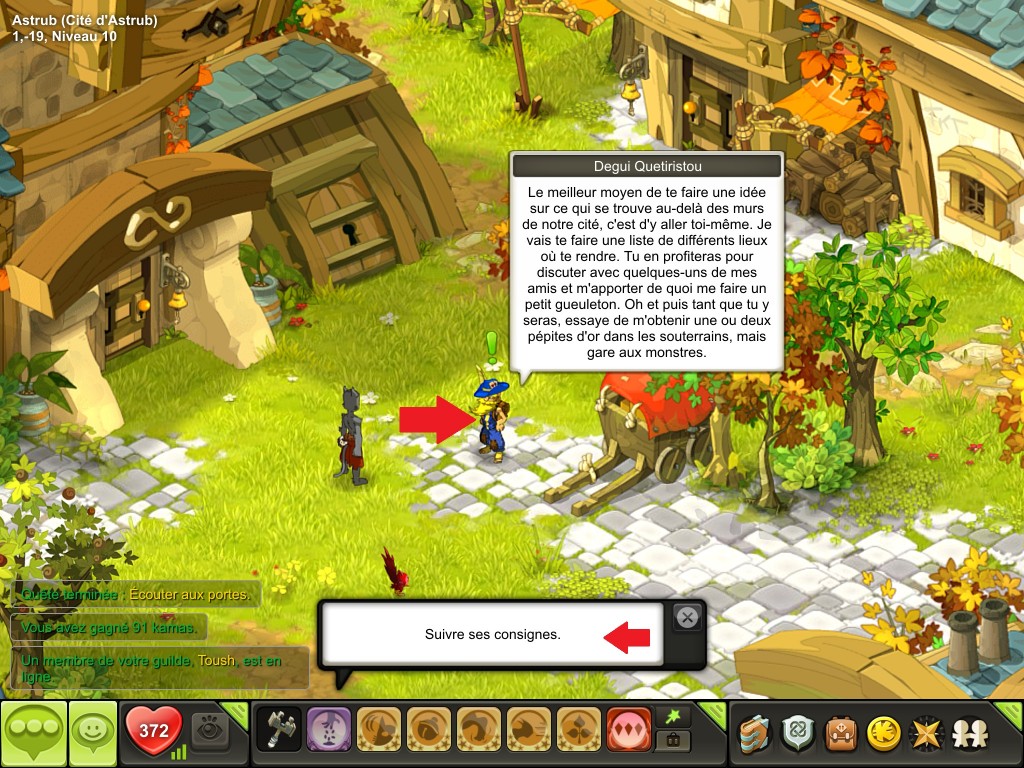The width and height of the screenshot is (1024, 768).
Task: Activate the purple hand spell icon
Action: tap(327, 730)
